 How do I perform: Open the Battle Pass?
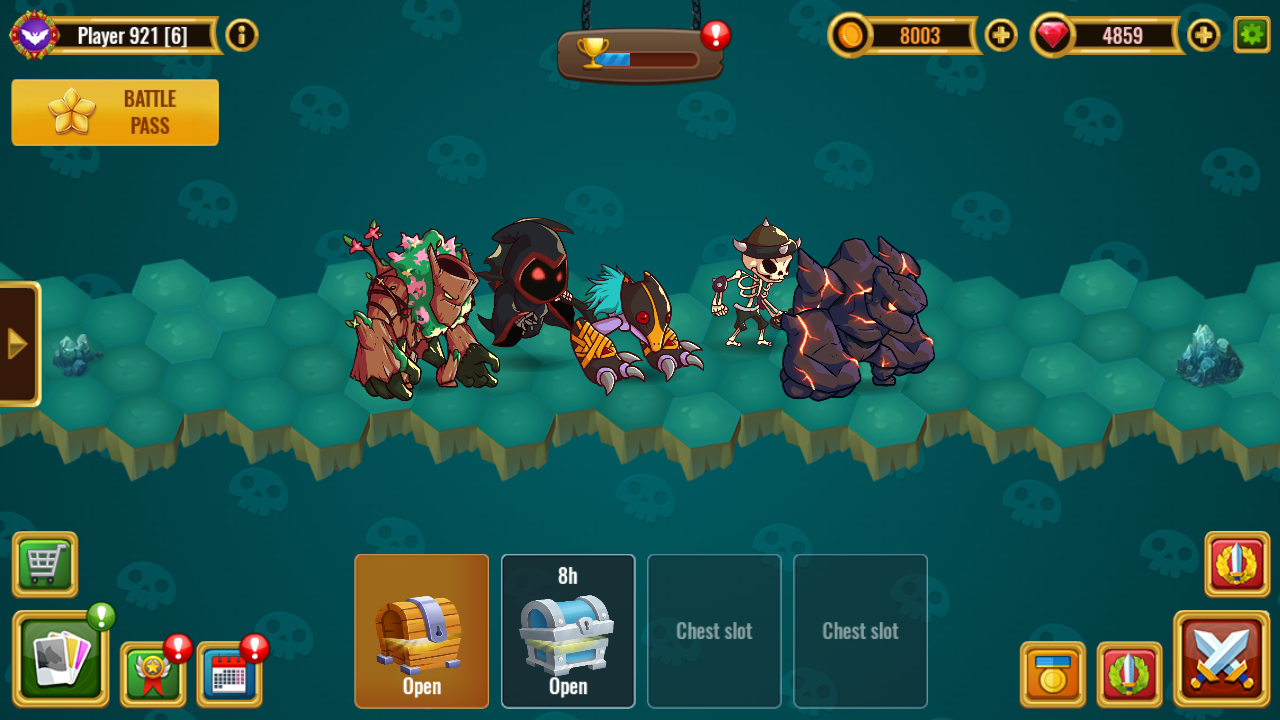(x=114, y=113)
